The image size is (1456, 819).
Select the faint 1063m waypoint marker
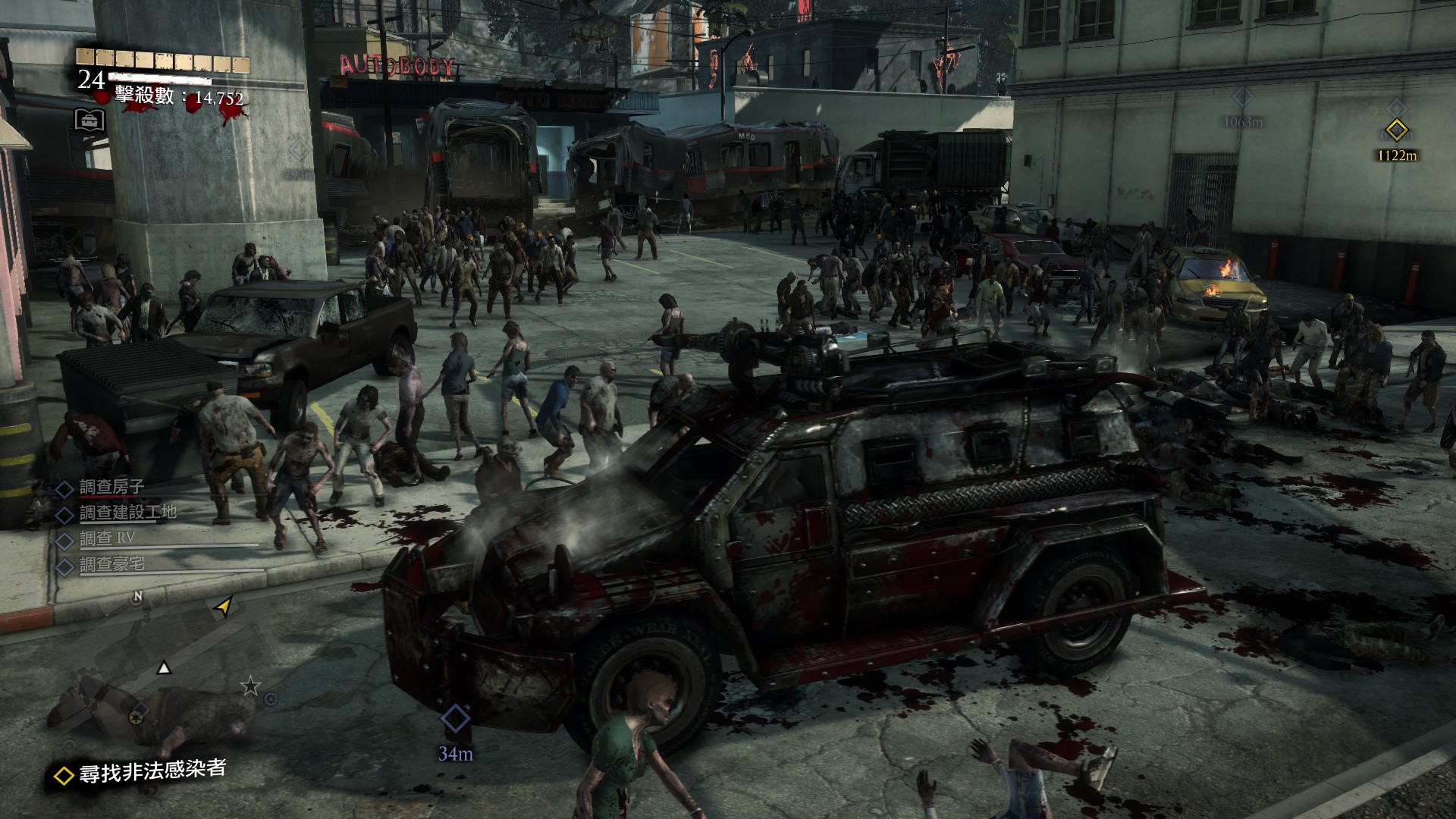point(1242,98)
